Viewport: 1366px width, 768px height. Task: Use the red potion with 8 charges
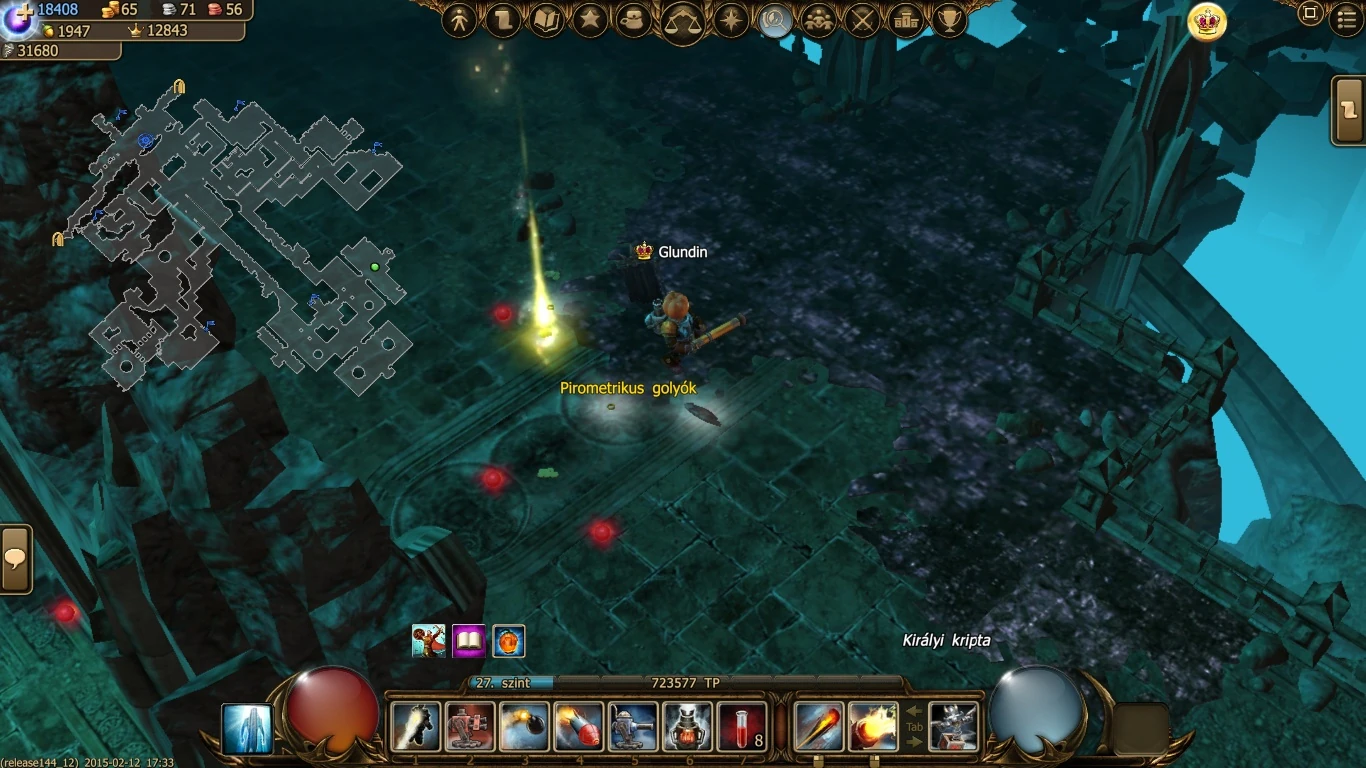click(x=742, y=726)
